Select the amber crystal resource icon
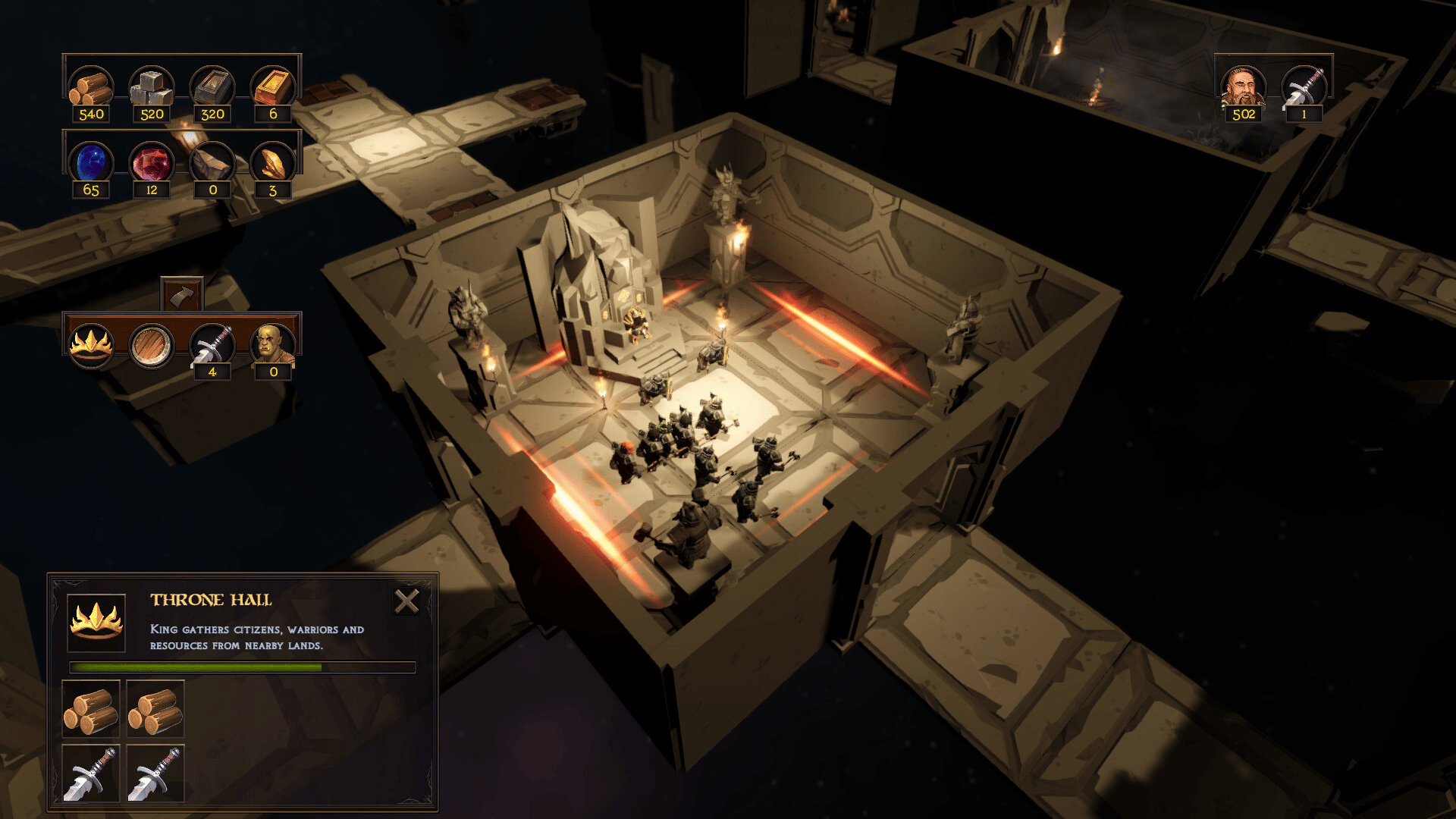Image resolution: width=1456 pixels, height=819 pixels. tap(273, 163)
